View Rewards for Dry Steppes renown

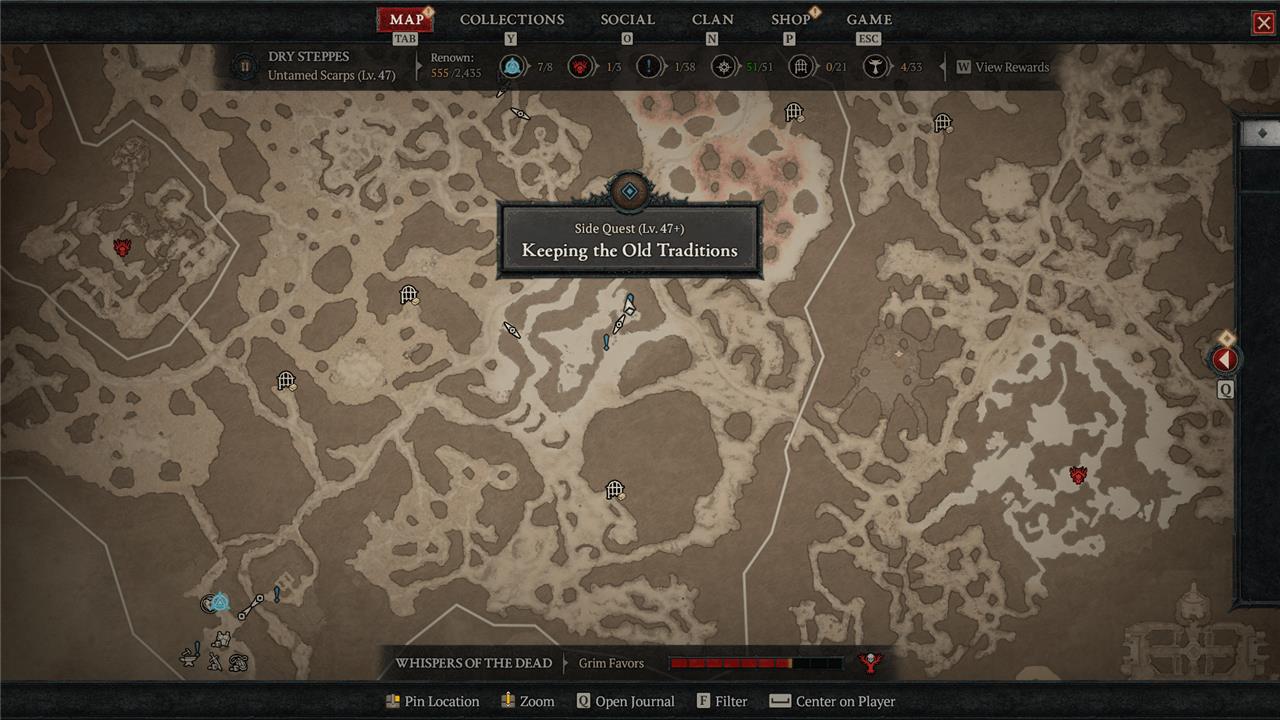pos(1003,67)
